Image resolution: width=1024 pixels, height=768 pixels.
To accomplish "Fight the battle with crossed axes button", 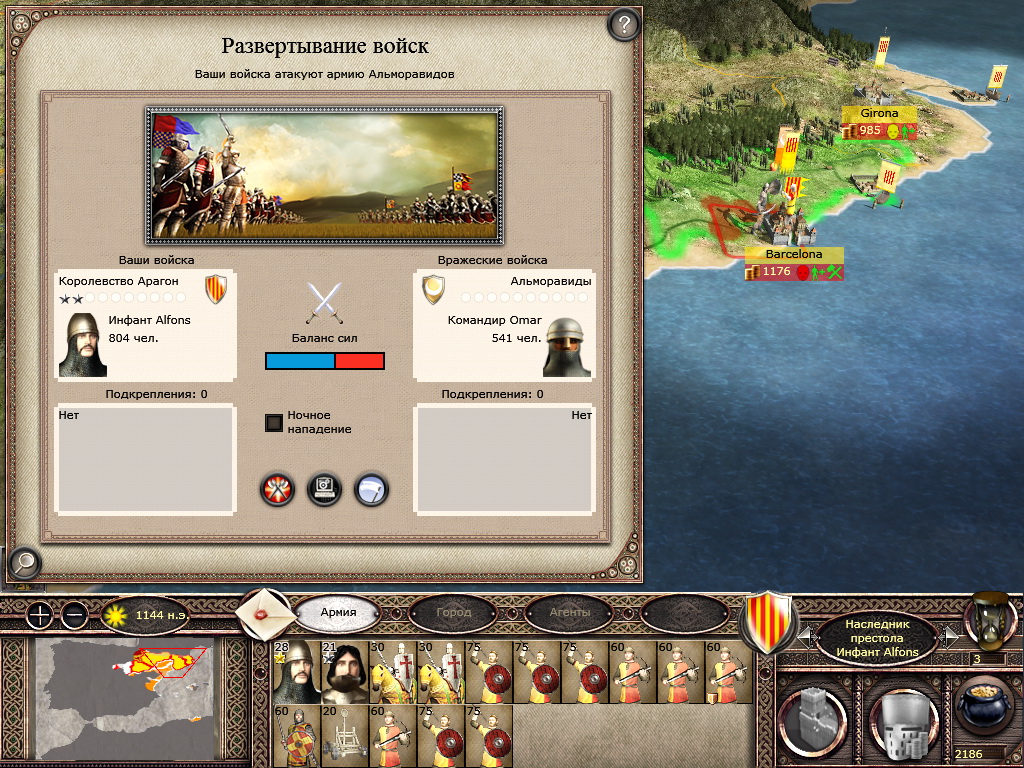I will (x=278, y=489).
